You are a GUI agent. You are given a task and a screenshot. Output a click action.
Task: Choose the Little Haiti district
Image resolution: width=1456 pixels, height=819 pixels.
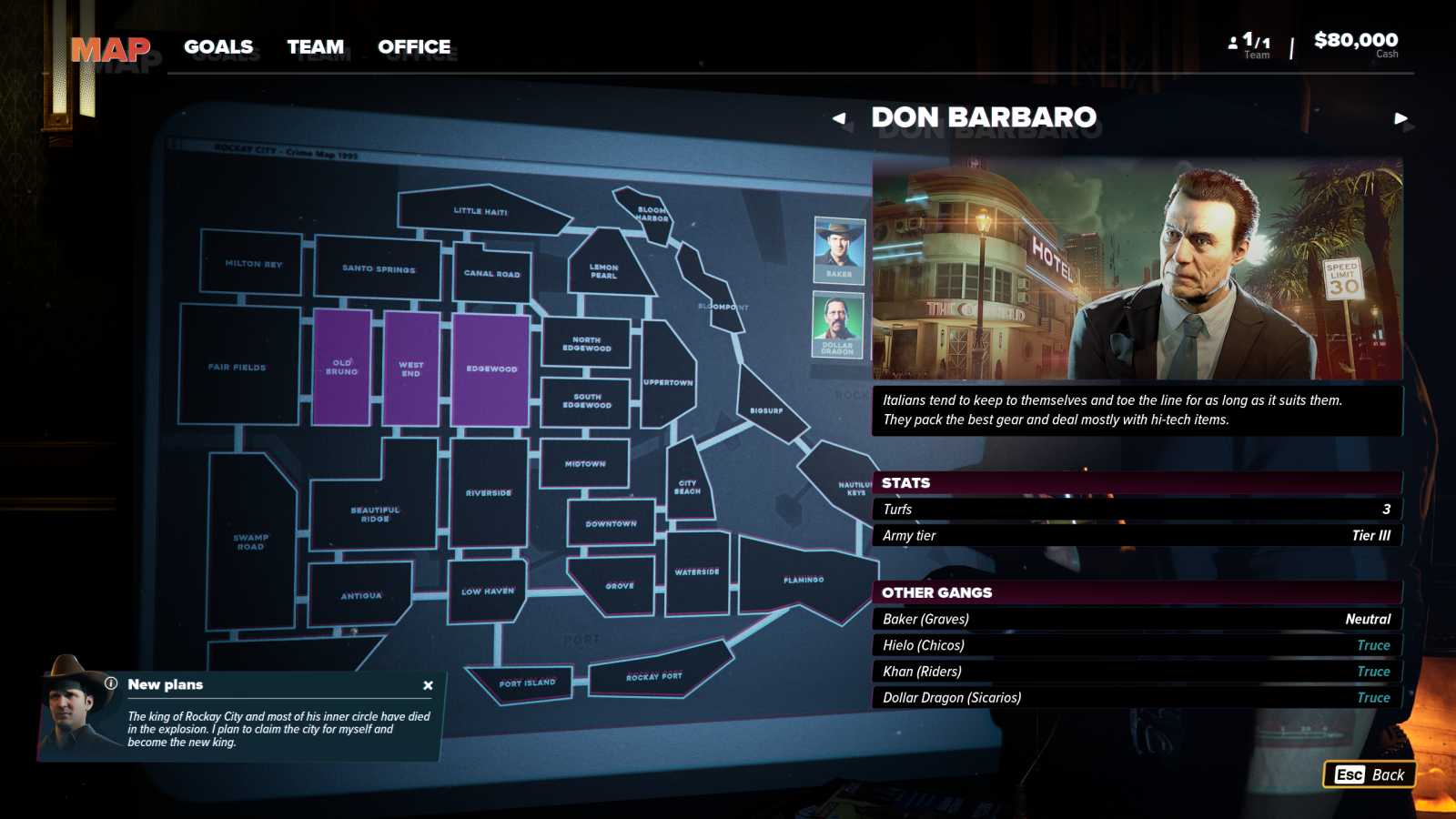pyautogui.click(x=480, y=212)
